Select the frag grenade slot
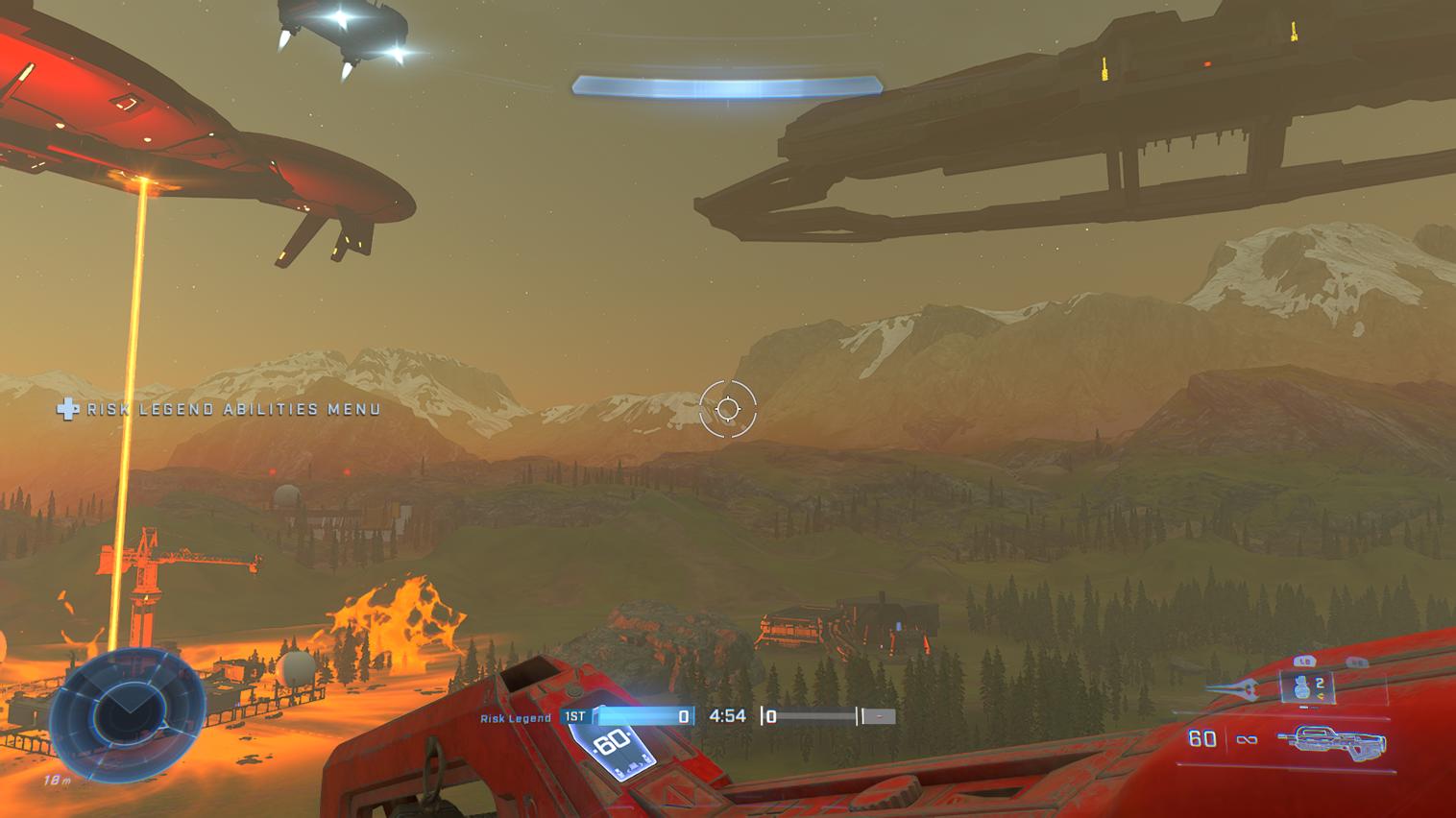This screenshot has width=1456, height=818. point(1306,687)
